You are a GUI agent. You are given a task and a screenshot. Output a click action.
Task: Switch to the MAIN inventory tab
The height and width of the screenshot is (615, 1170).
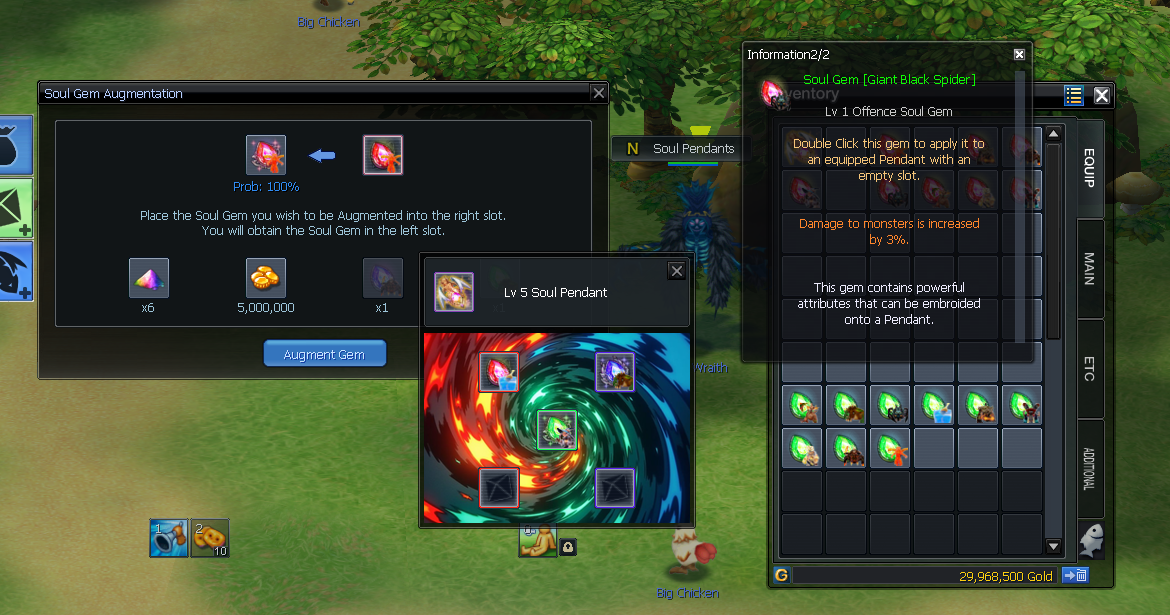(x=1090, y=268)
